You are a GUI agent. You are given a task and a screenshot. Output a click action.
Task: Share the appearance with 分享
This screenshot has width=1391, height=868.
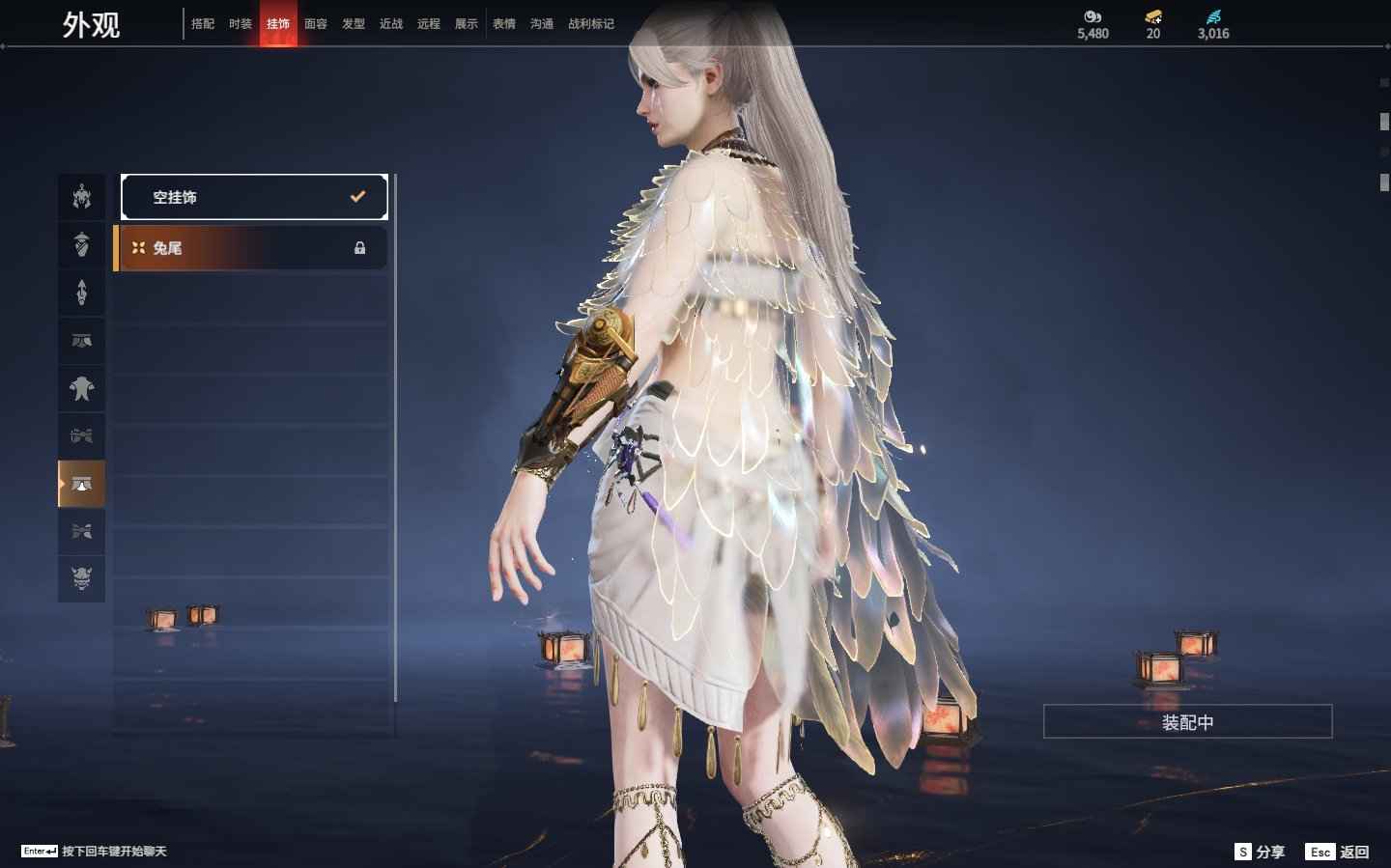1261,852
